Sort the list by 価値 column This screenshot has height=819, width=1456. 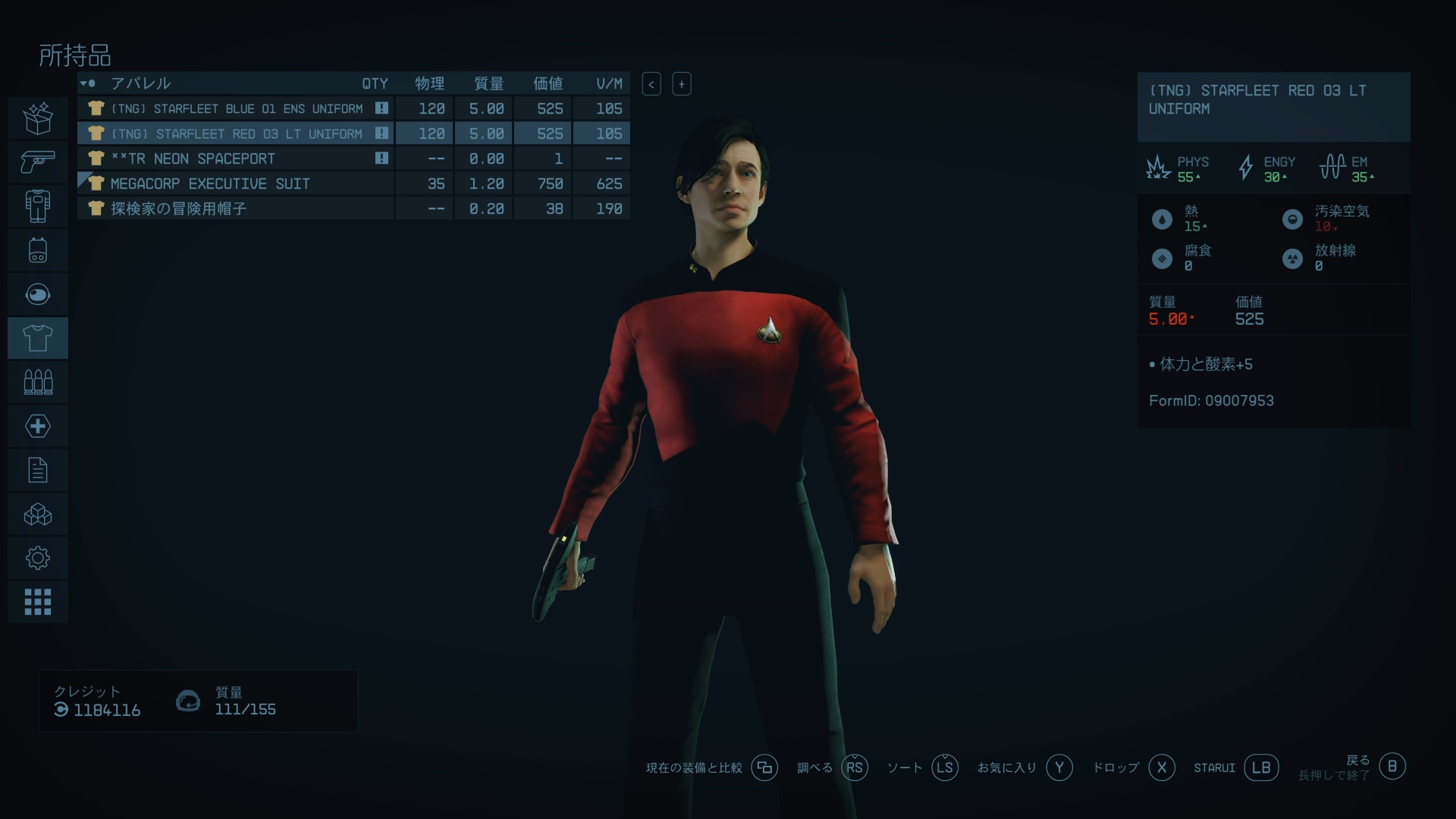(x=548, y=83)
